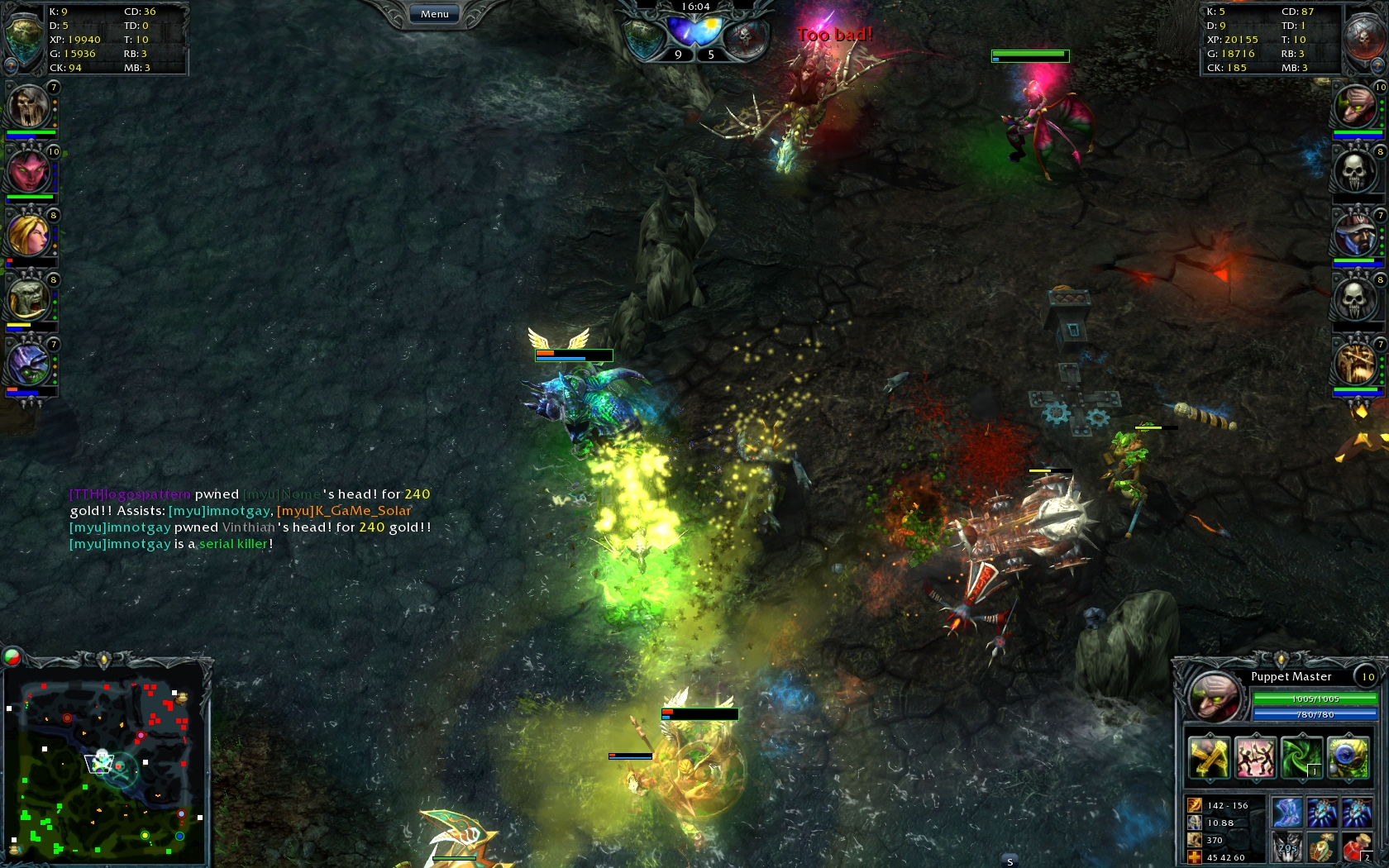The width and height of the screenshot is (1389, 868).
Task: Click the inventory item on 29s cooldown
Action: point(1287,847)
